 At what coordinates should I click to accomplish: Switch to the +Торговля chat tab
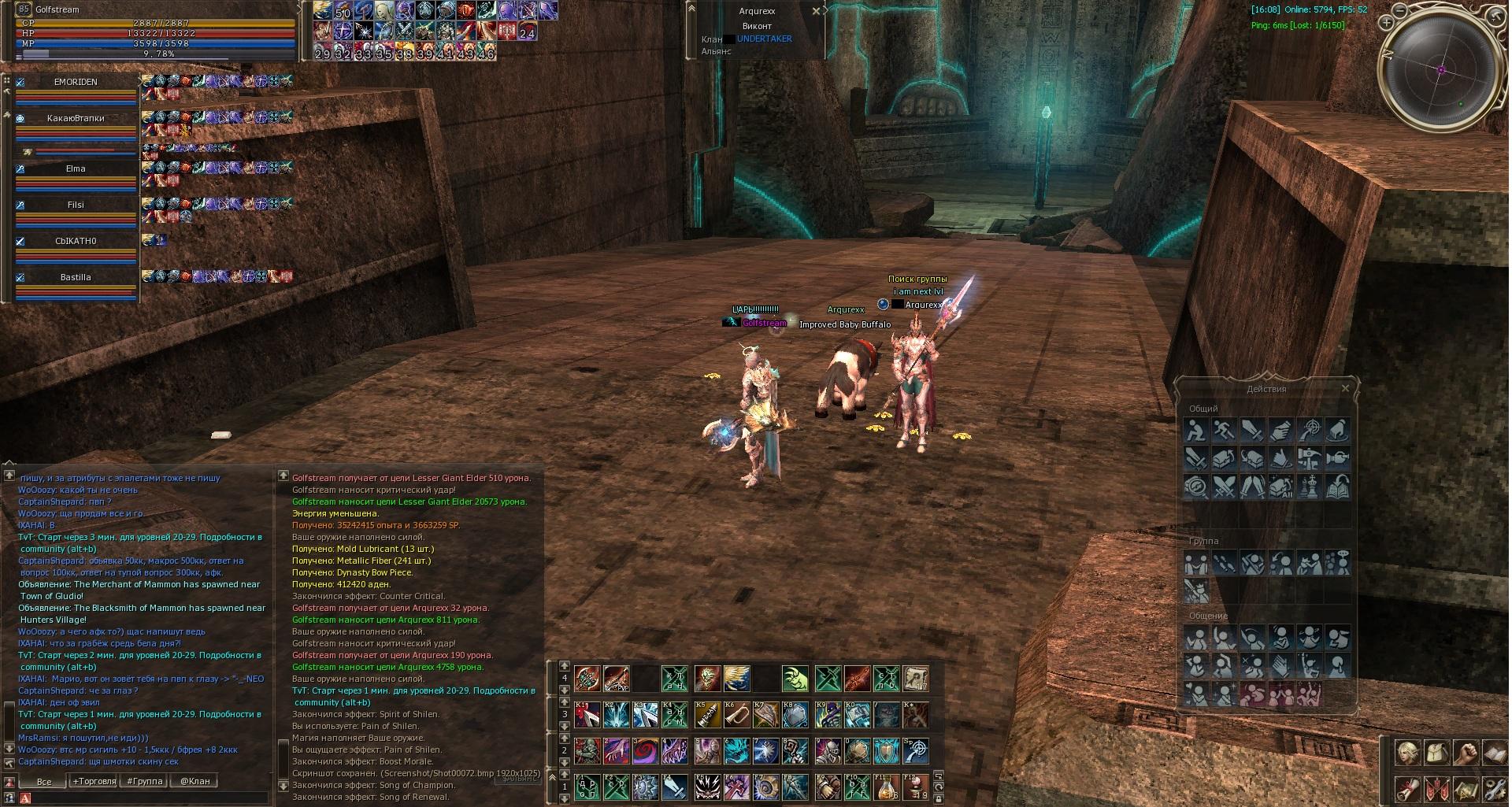click(x=94, y=781)
